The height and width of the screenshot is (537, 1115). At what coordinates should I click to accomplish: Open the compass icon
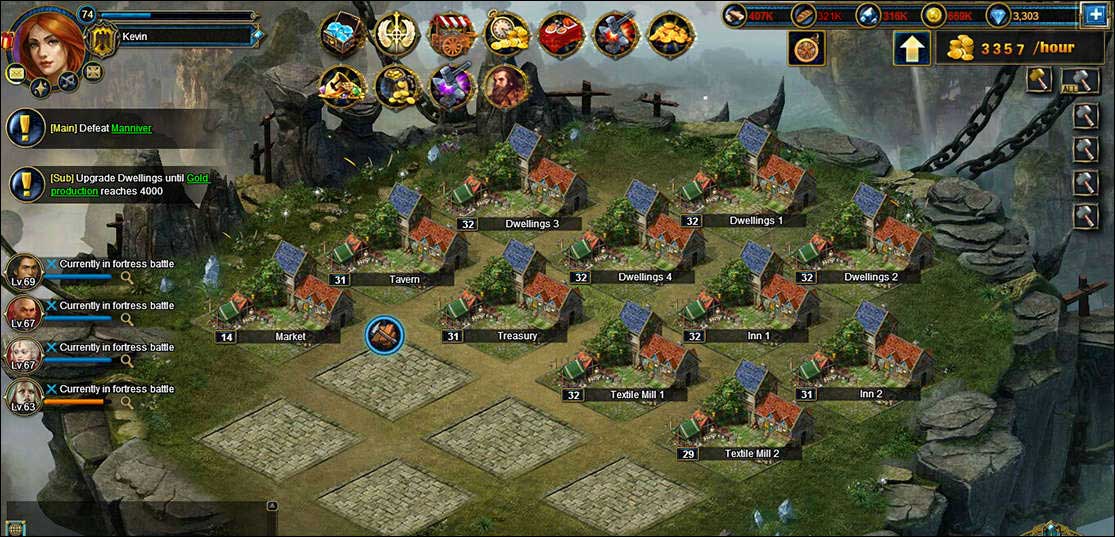(806, 48)
